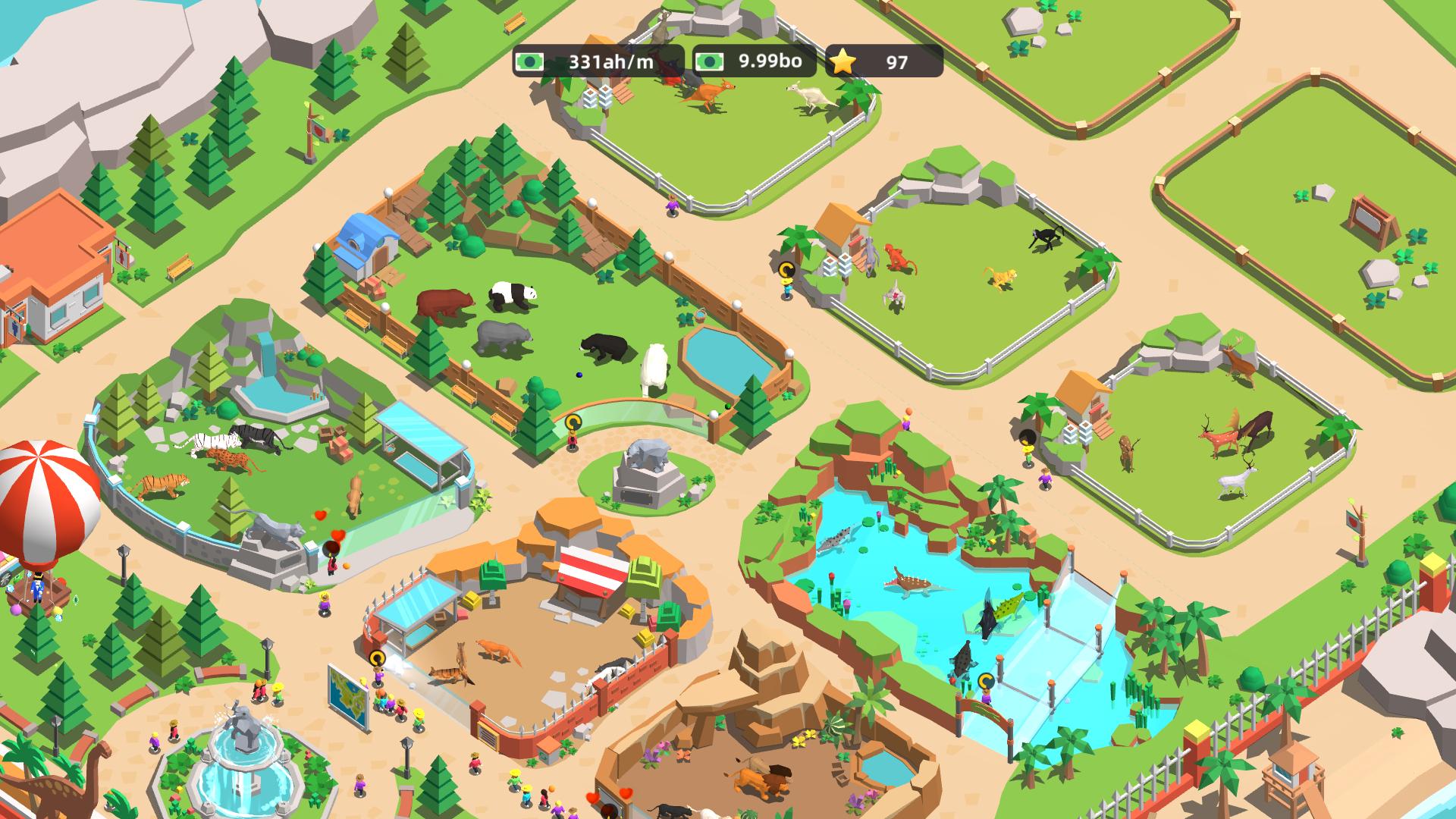1456x819 pixels.
Task: Select the red banner sign near the top-left trees
Action: point(318,130)
